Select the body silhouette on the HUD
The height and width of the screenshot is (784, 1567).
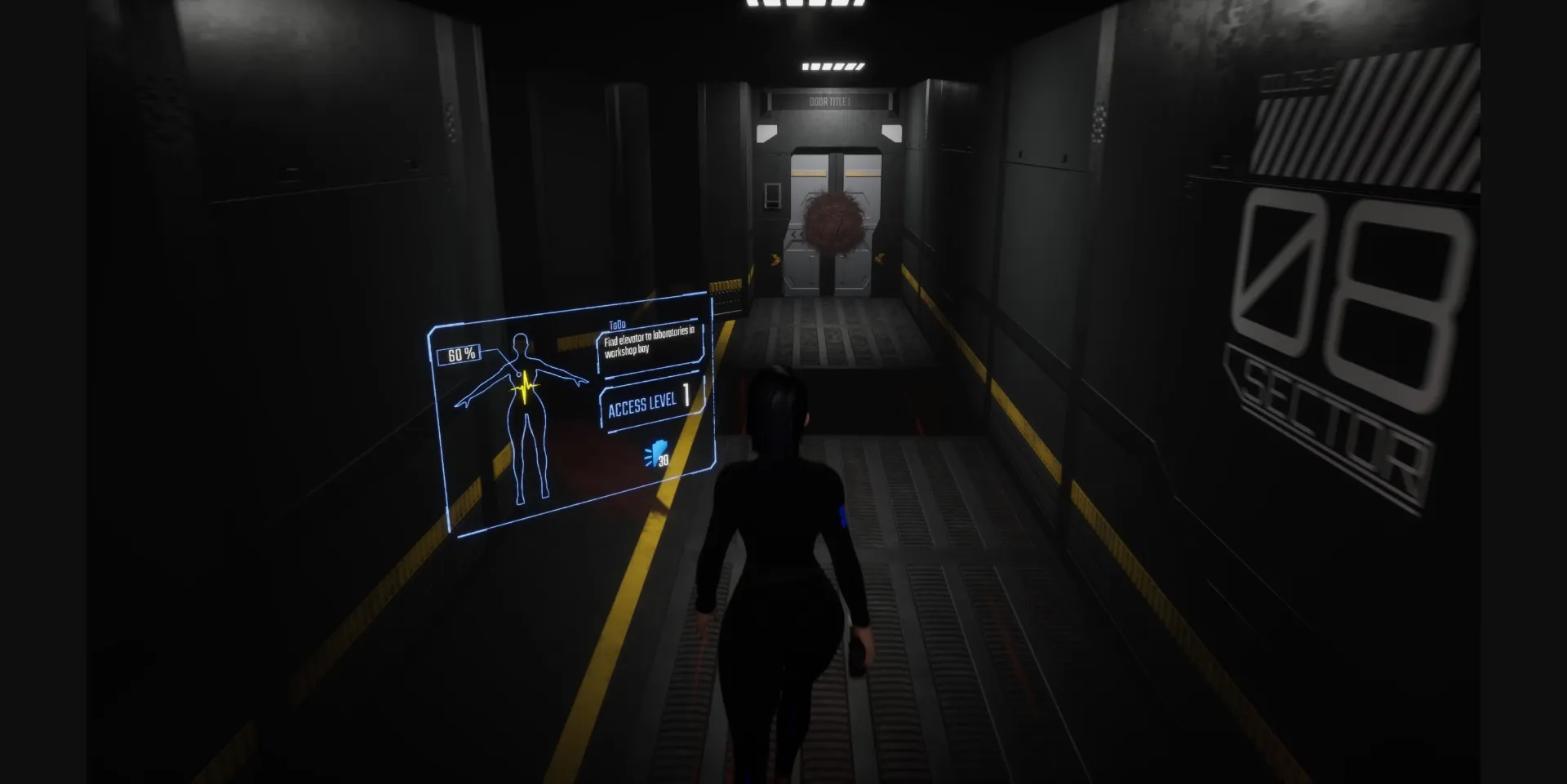tap(528, 416)
